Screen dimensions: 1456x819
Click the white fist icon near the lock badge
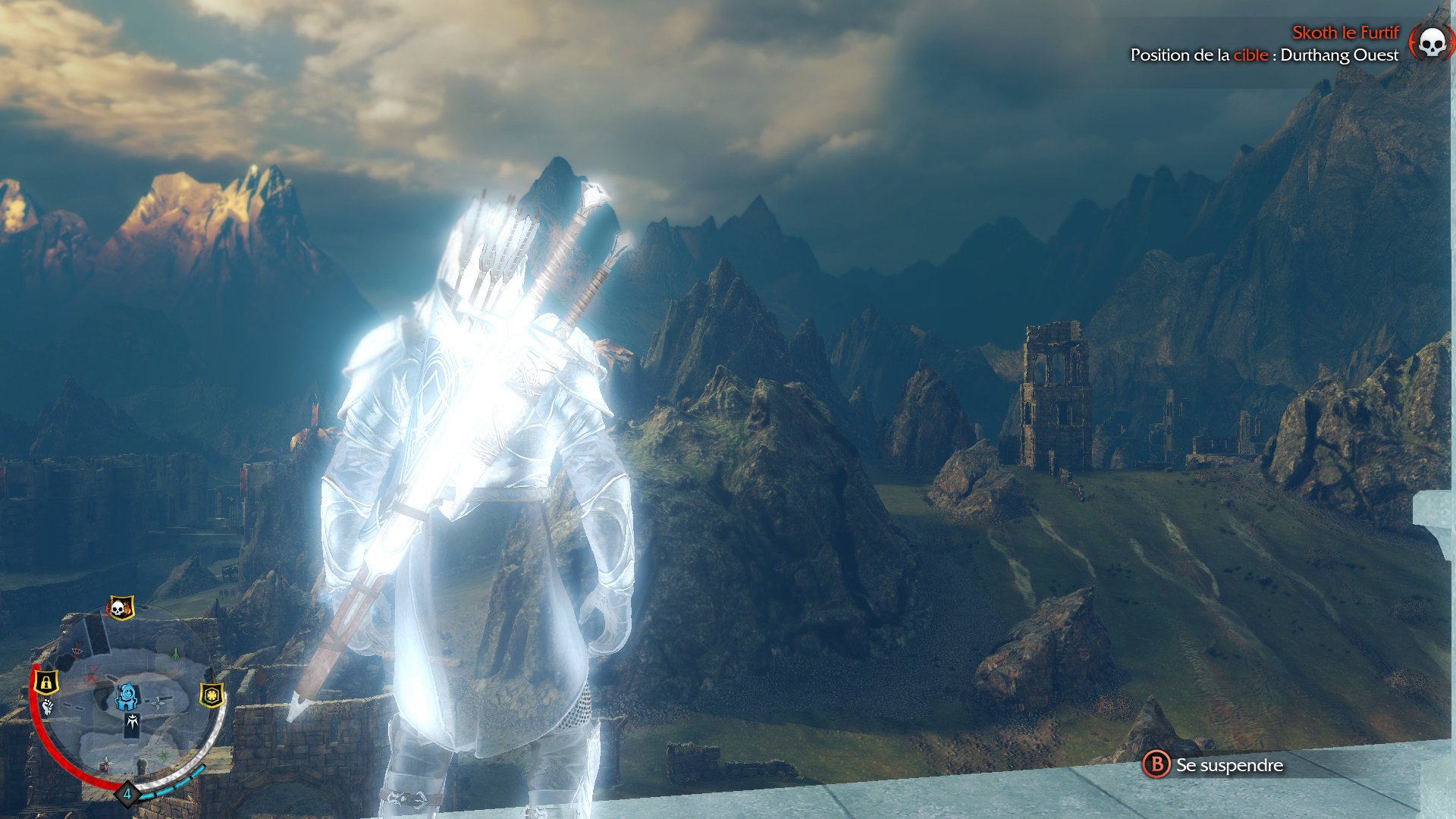click(47, 706)
